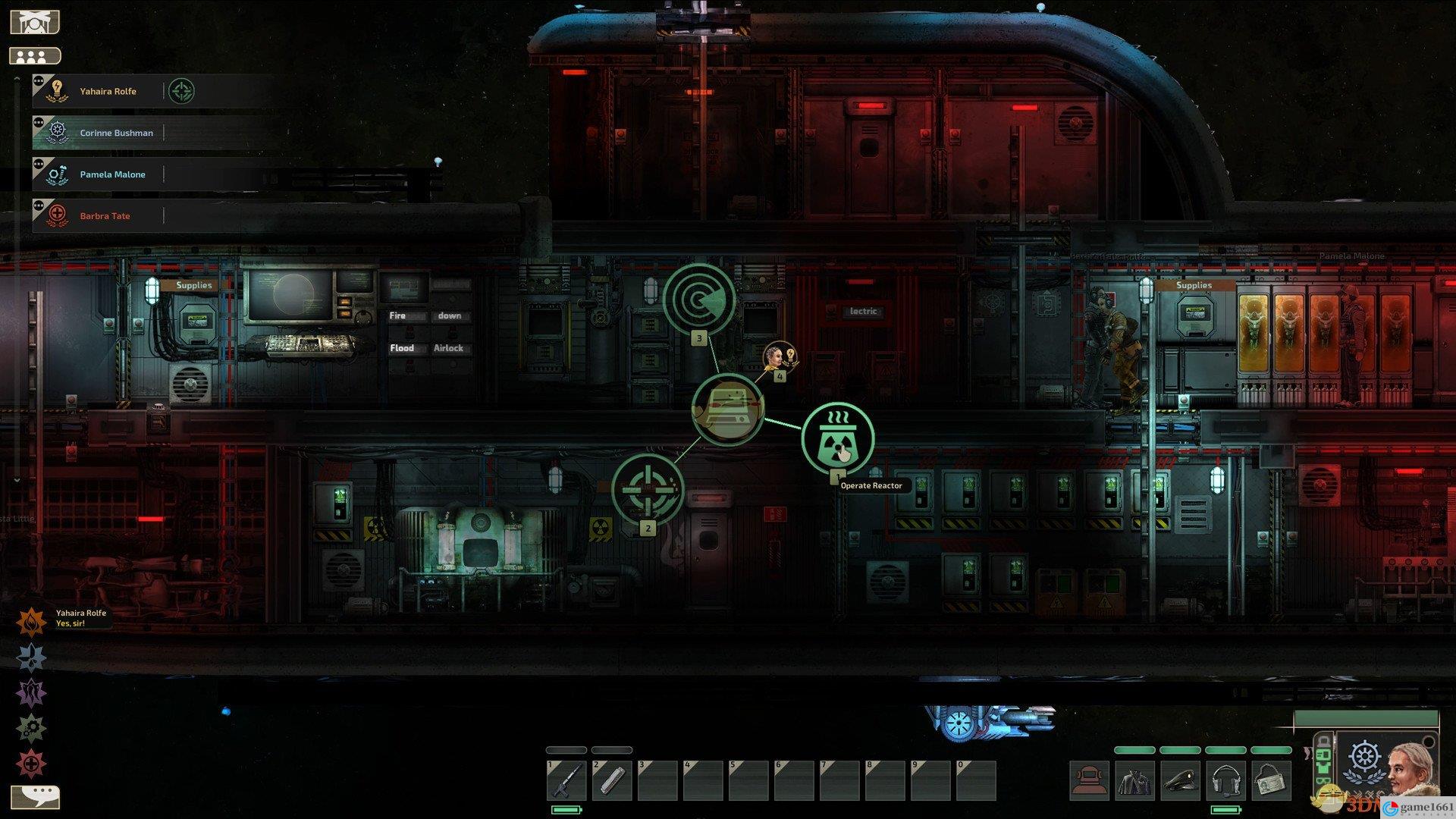Select the harmonica-like item in slot 2
The height and width of the screenshot is (819, 1456).
[x=612, y=780]
